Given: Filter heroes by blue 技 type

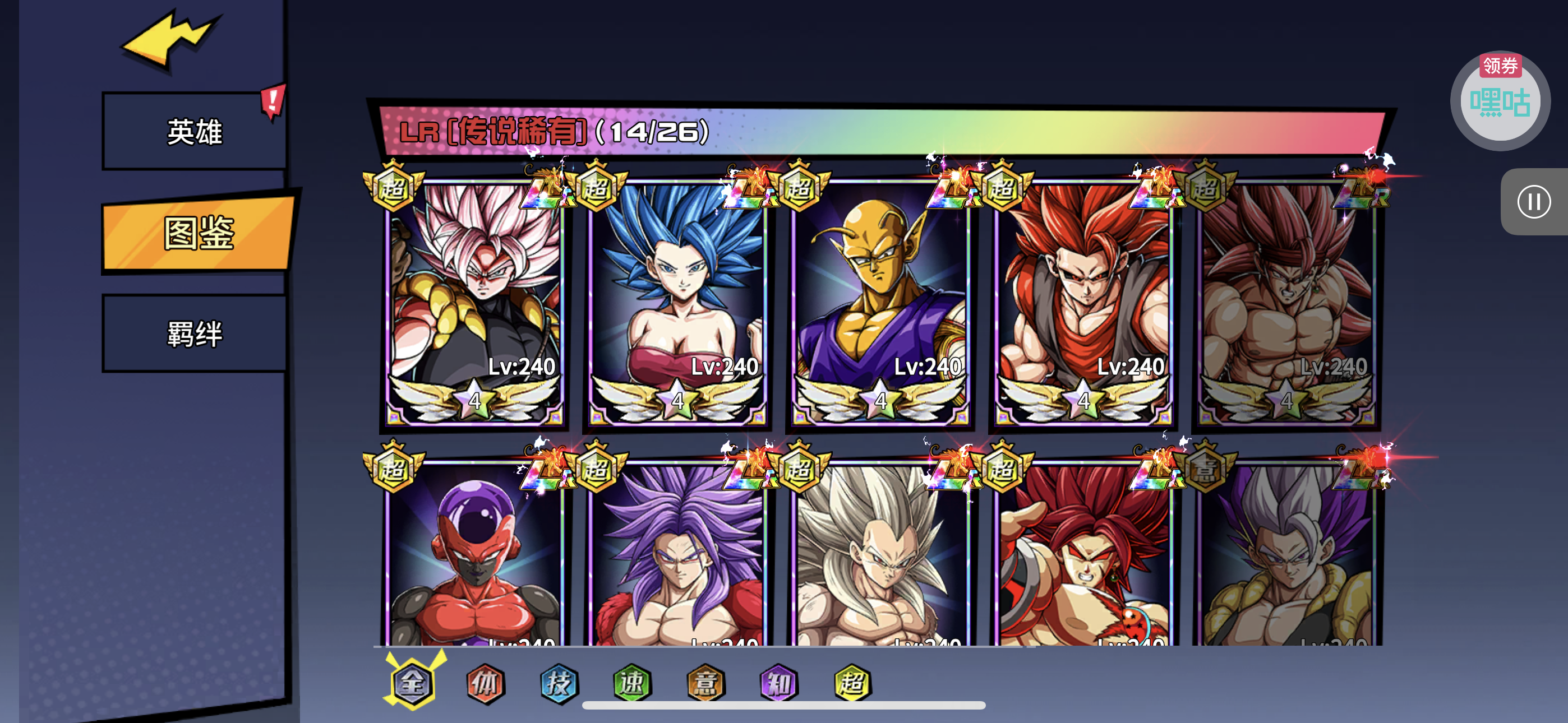Looking at the screenshot, I should click(559, 683).
